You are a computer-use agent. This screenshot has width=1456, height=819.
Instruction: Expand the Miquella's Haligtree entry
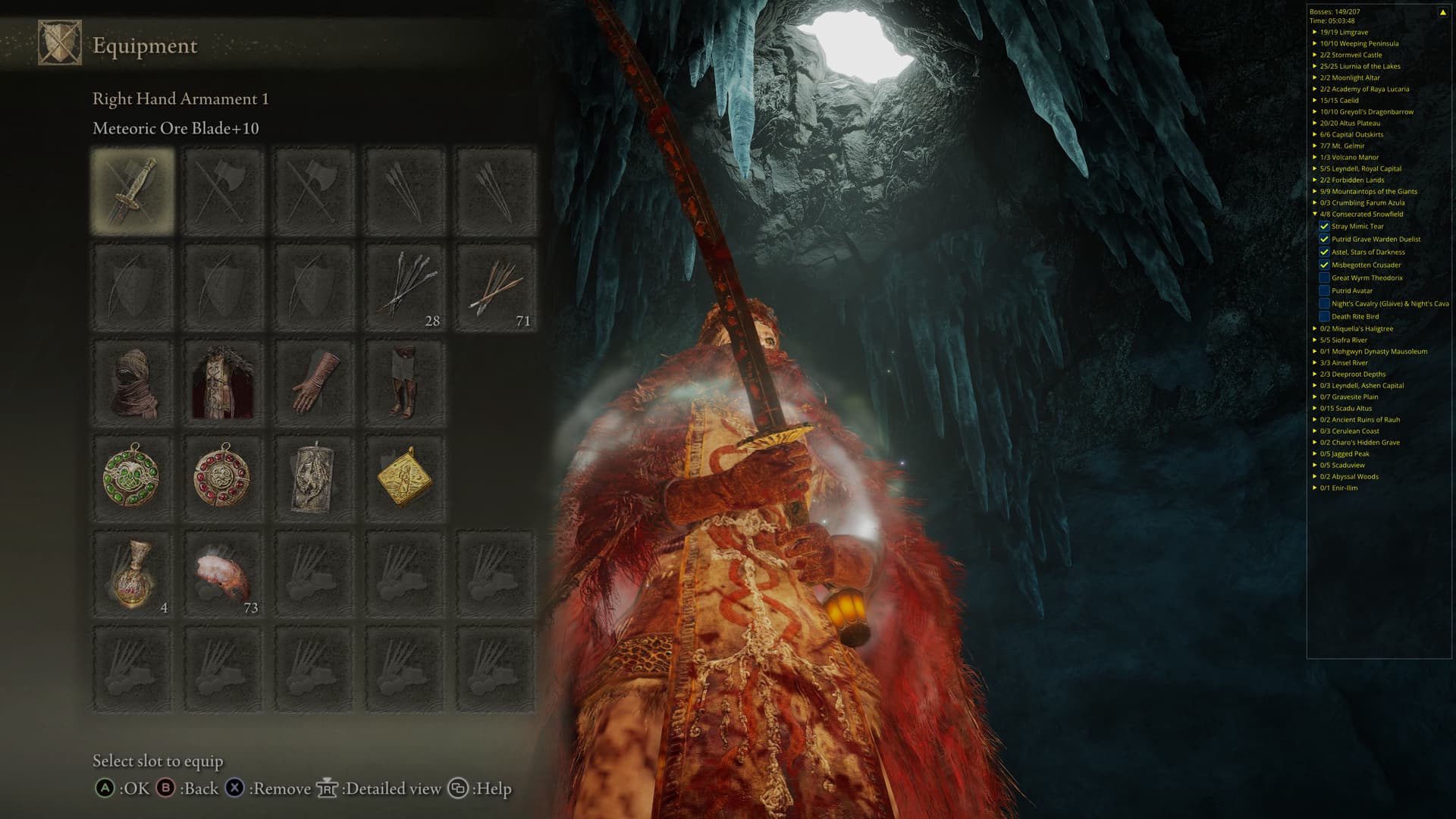coord(1315,328)
